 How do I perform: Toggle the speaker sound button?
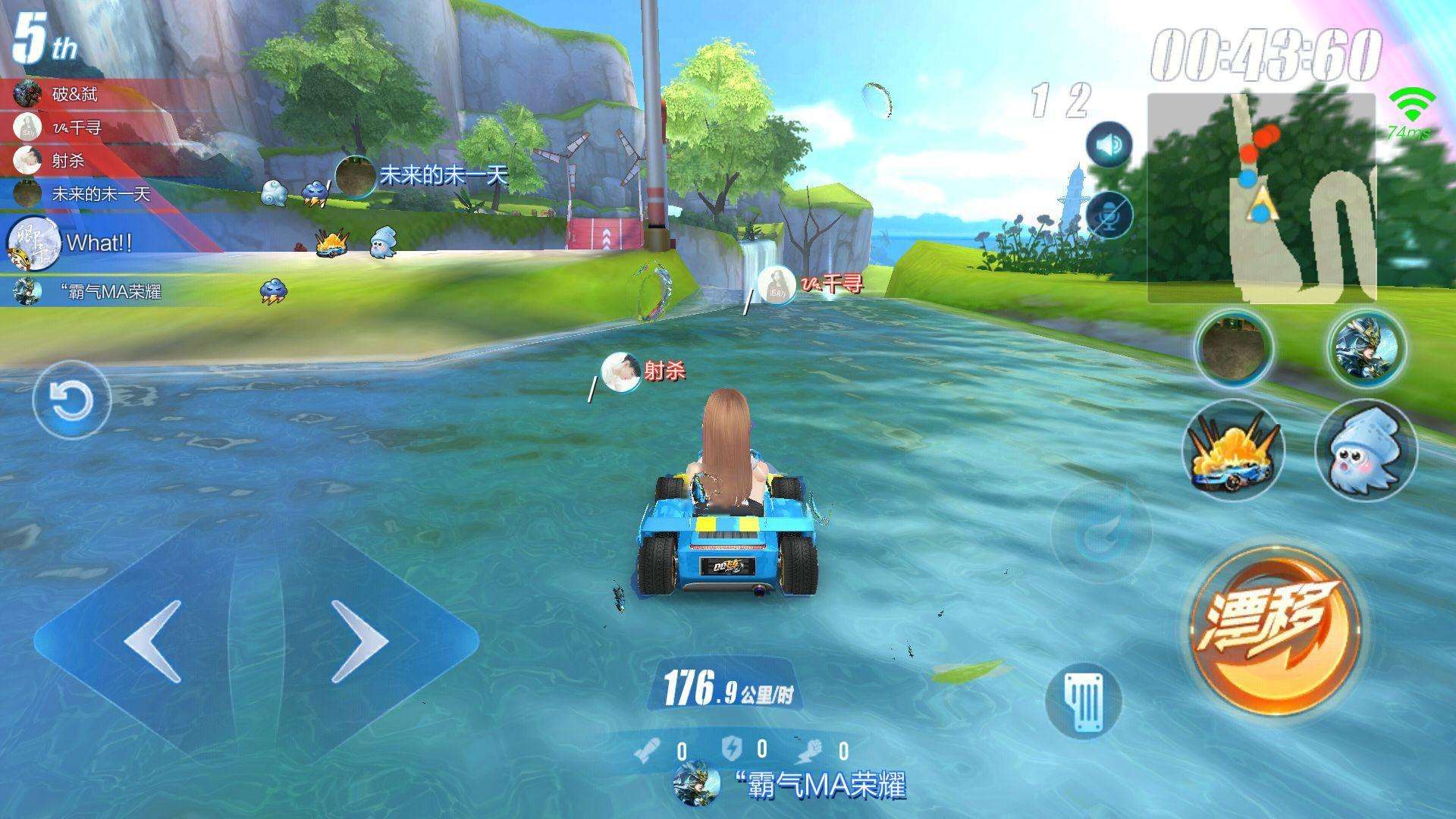pos(1109,145)
